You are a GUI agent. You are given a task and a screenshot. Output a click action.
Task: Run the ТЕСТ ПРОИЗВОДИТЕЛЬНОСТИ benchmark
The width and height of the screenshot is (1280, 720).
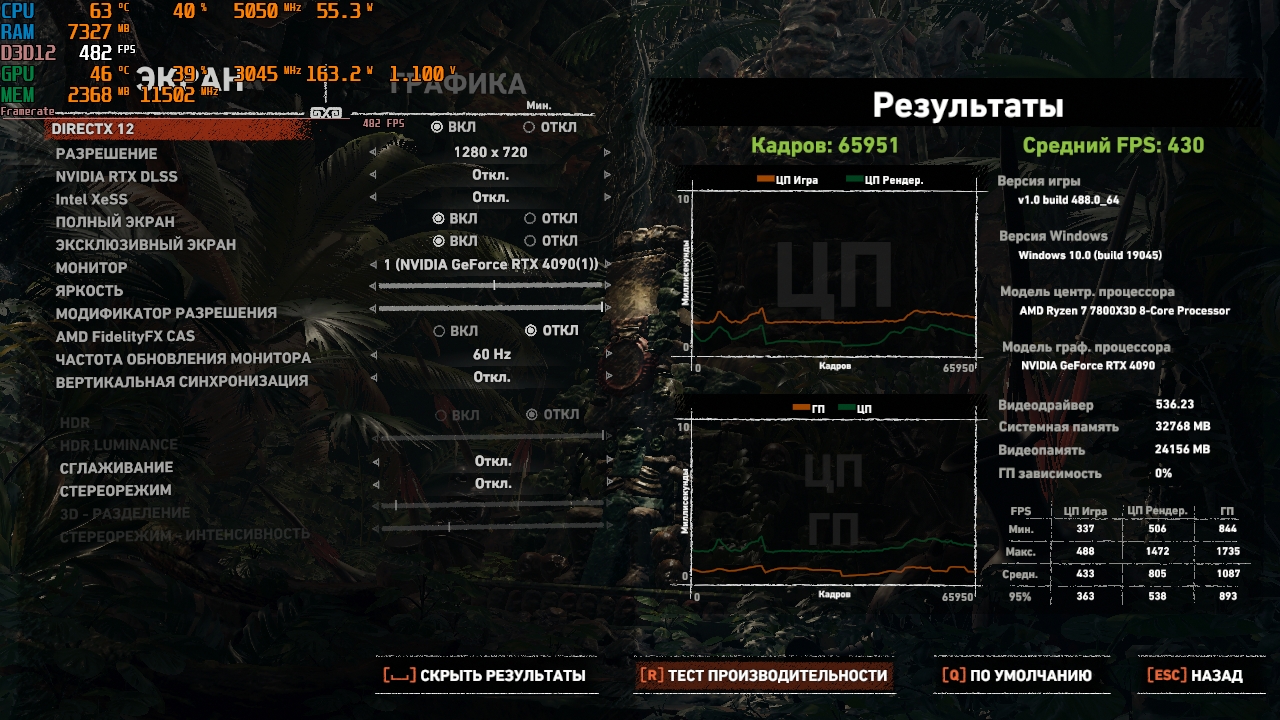pos(765,676)
